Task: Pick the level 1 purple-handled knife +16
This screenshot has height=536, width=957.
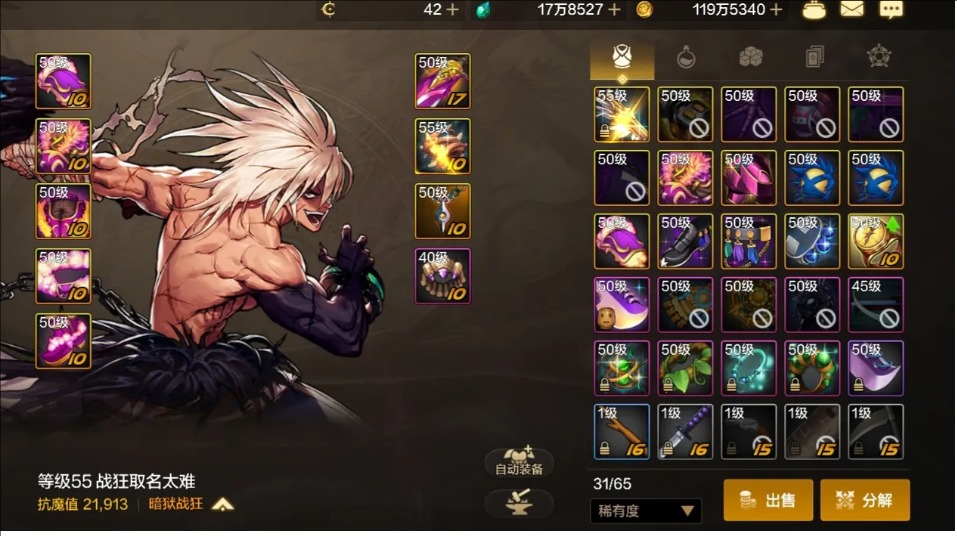Action: point(685,432)
